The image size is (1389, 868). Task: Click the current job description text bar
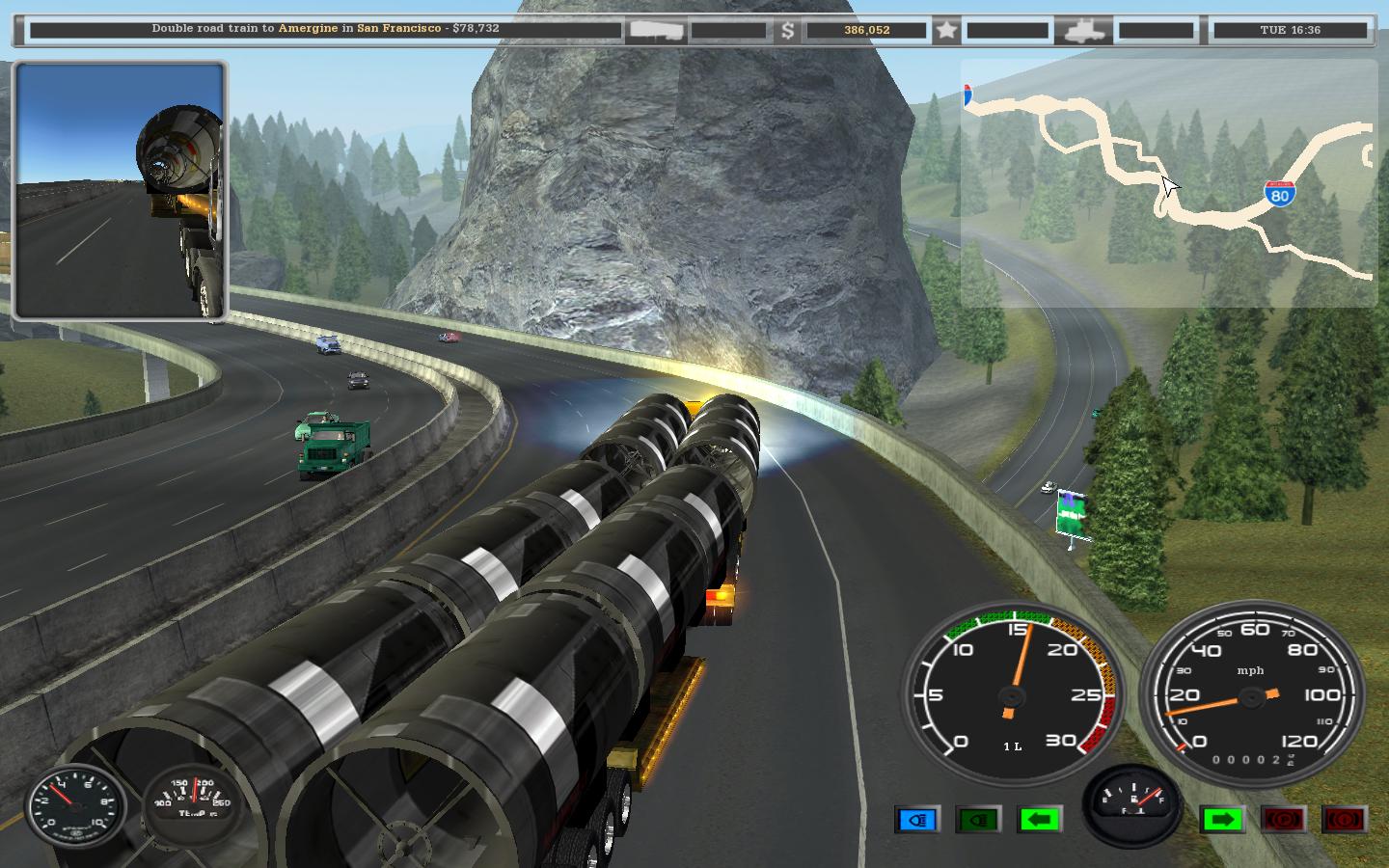point(325,29)
